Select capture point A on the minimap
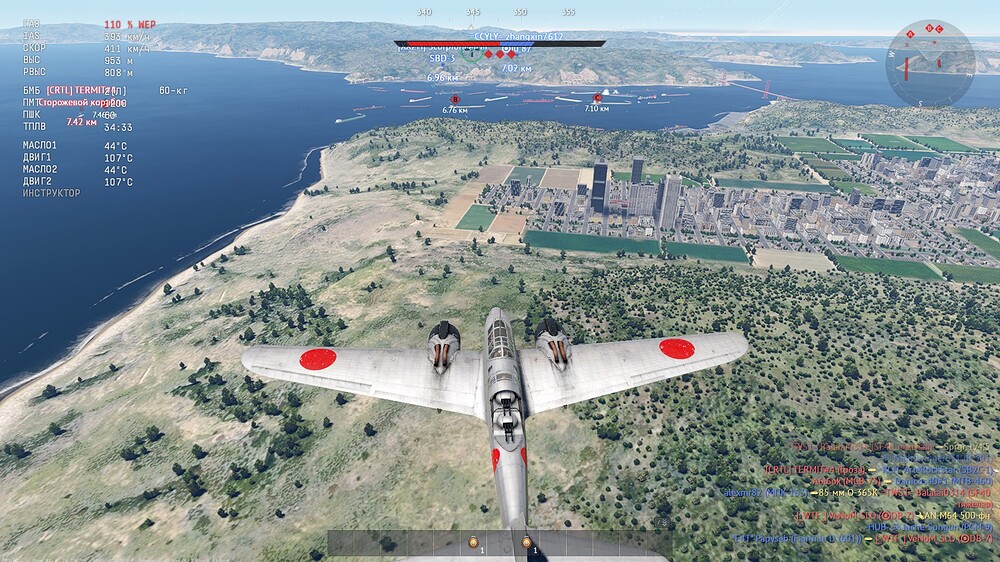The image size is (1000, 562). [910, 34]
